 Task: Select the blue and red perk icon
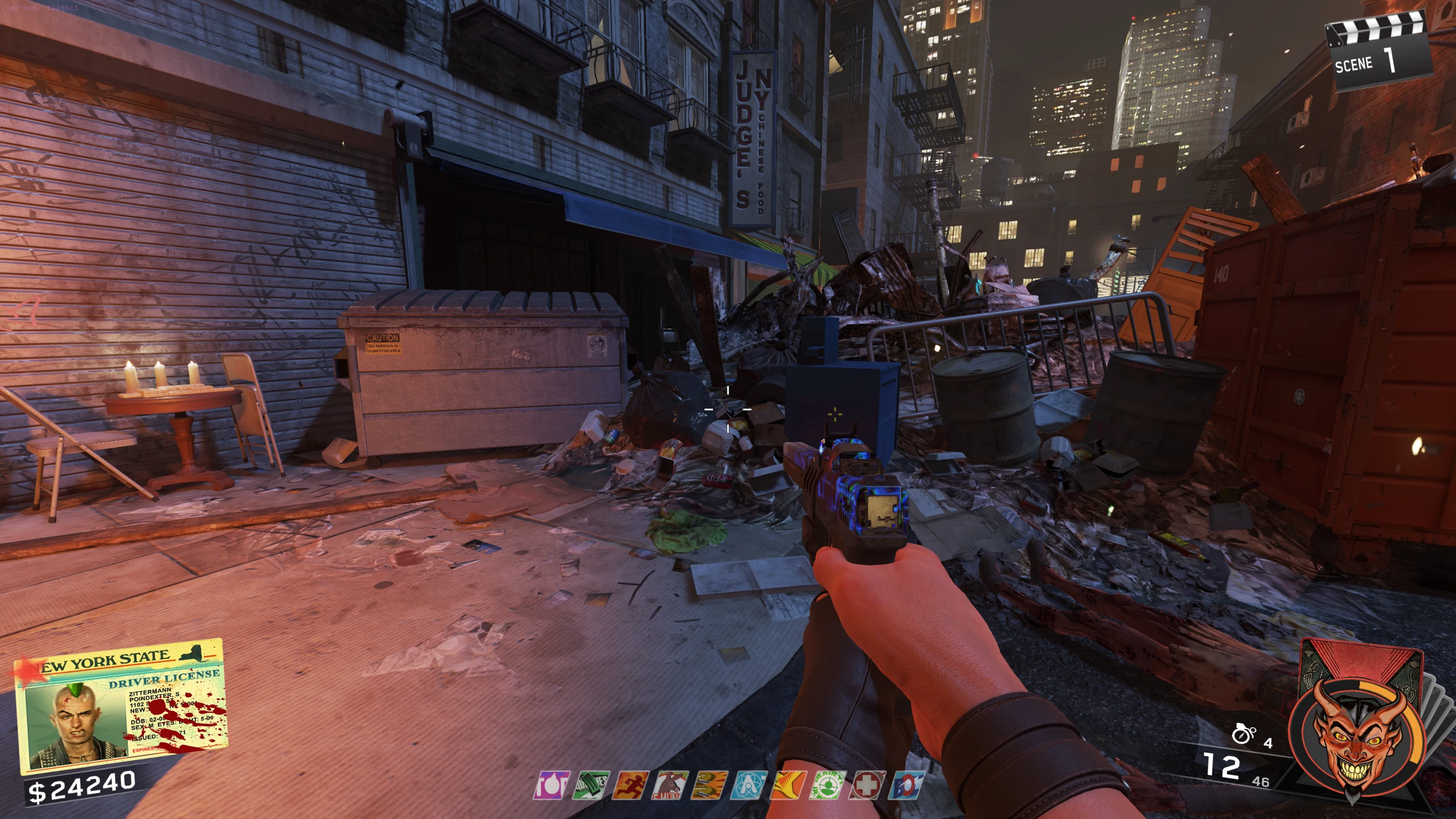click(x=907, y=785)
